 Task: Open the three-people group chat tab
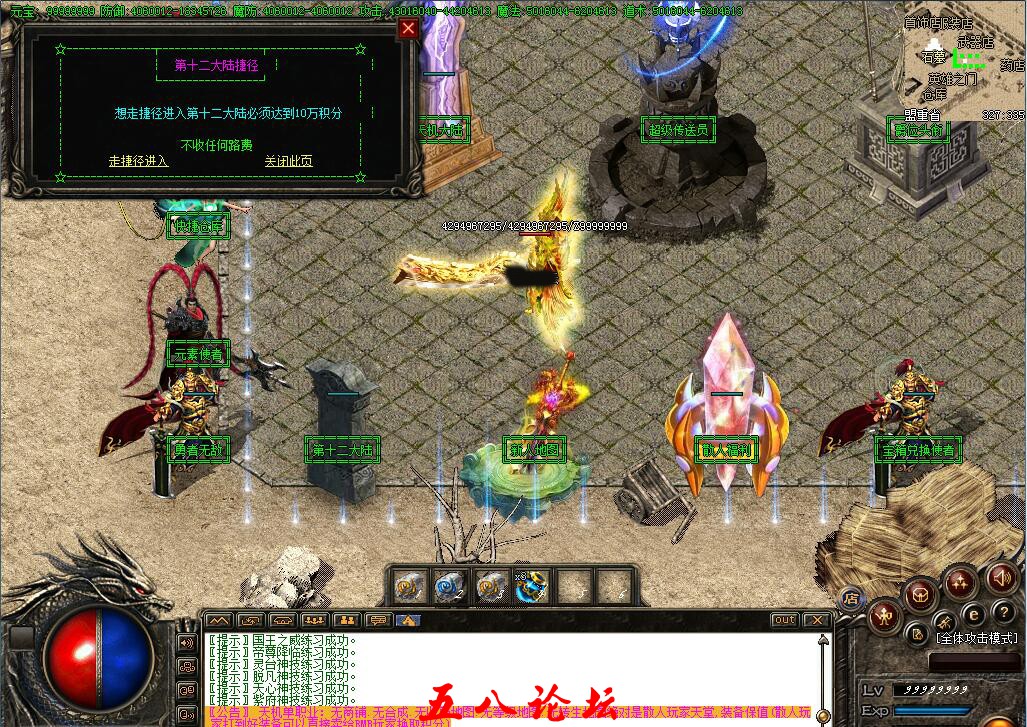(314, 621)
